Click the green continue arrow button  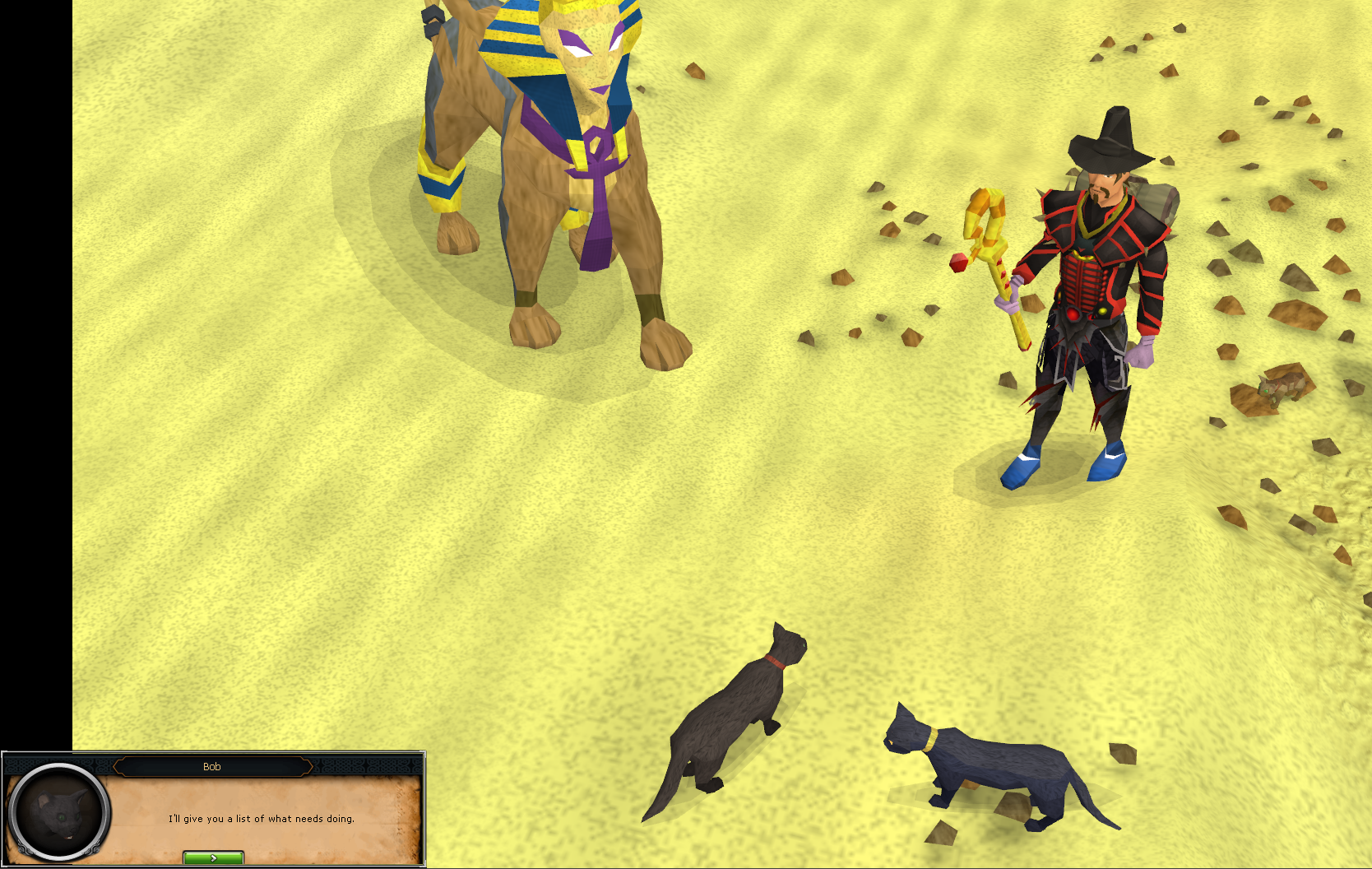coord(214,857)
